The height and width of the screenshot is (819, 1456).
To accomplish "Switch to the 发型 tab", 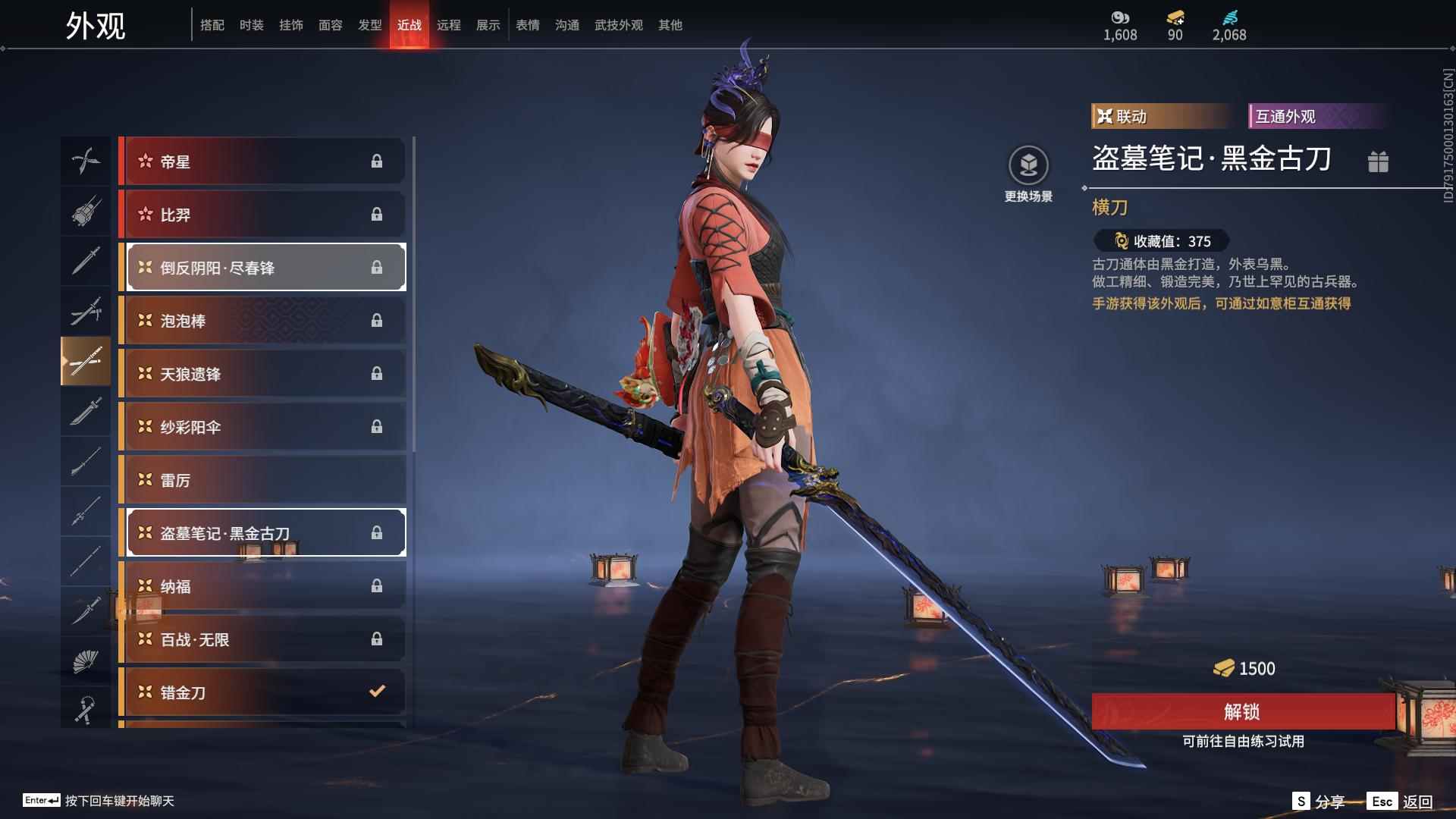I will (x=369, y=25).
